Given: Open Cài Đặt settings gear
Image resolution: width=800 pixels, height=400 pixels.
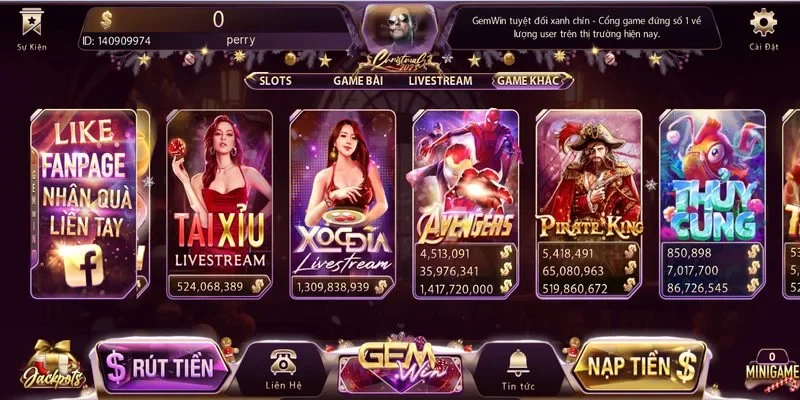Looking at the screenshot, I should pyautogui.click(x=763, y=26).
